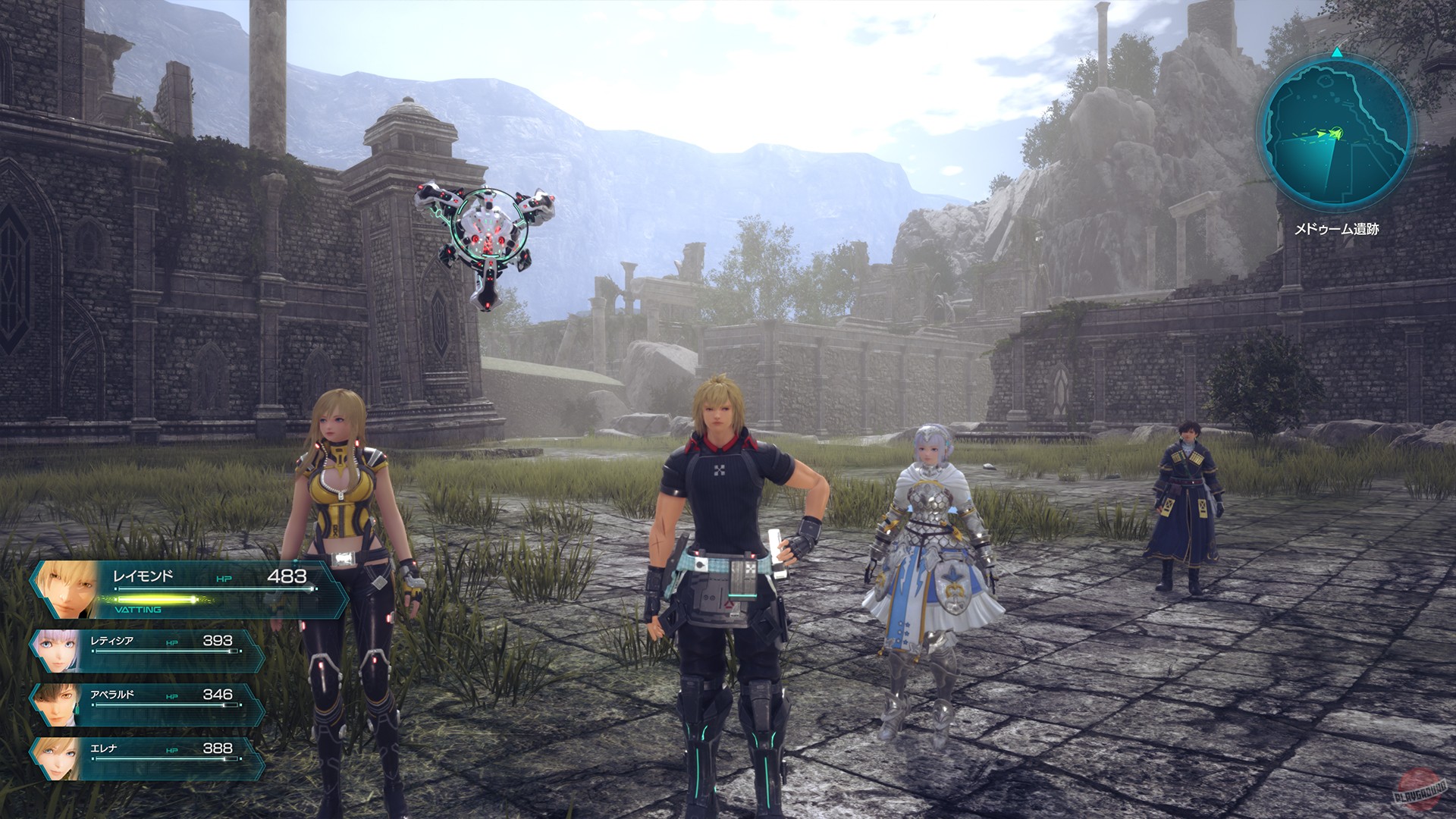Select Raymond's (レイモンド) portrait icon
The image size is (1456, 819).
pyautogui.click(x=65, y=588)
